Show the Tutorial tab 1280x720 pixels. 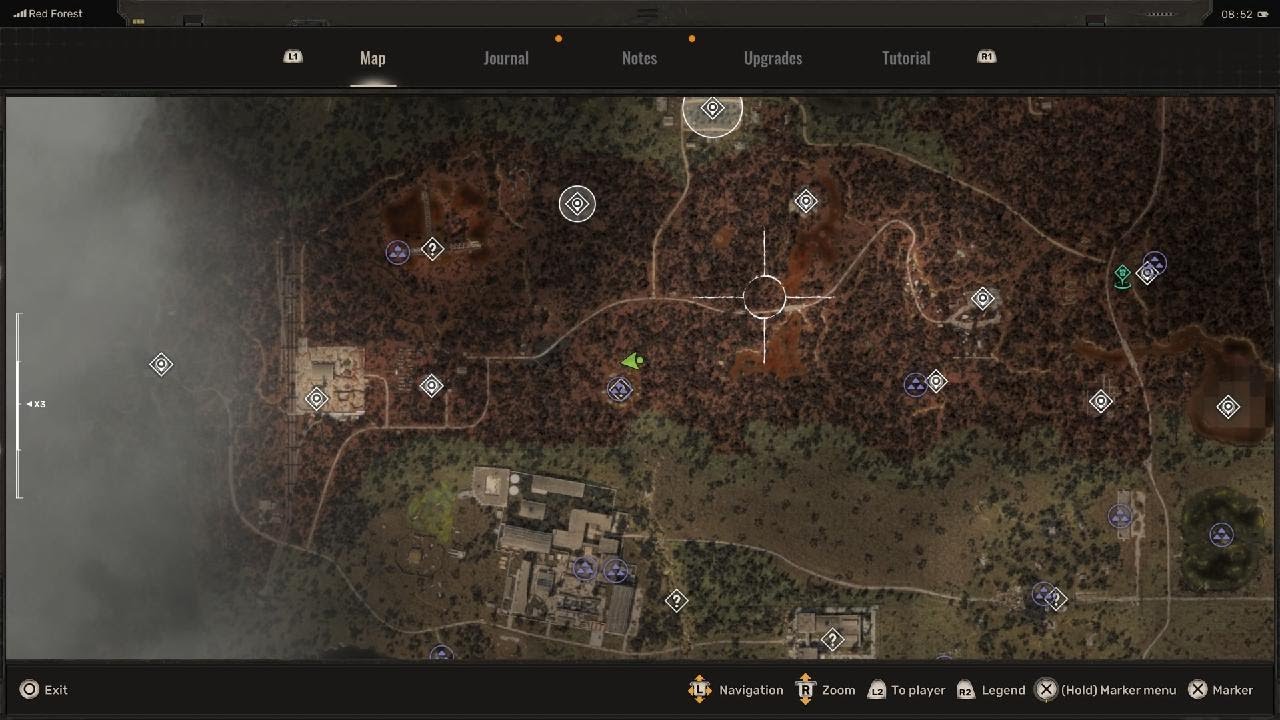(x=906, y=58)
